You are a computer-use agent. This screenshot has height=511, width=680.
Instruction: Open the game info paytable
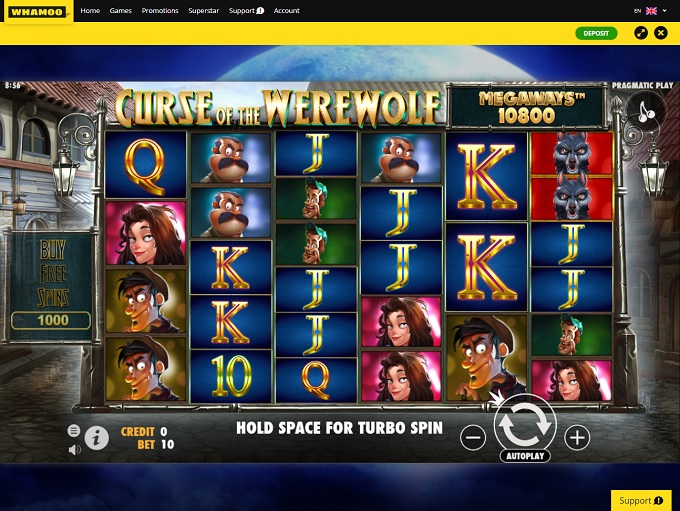coord(97,437)
